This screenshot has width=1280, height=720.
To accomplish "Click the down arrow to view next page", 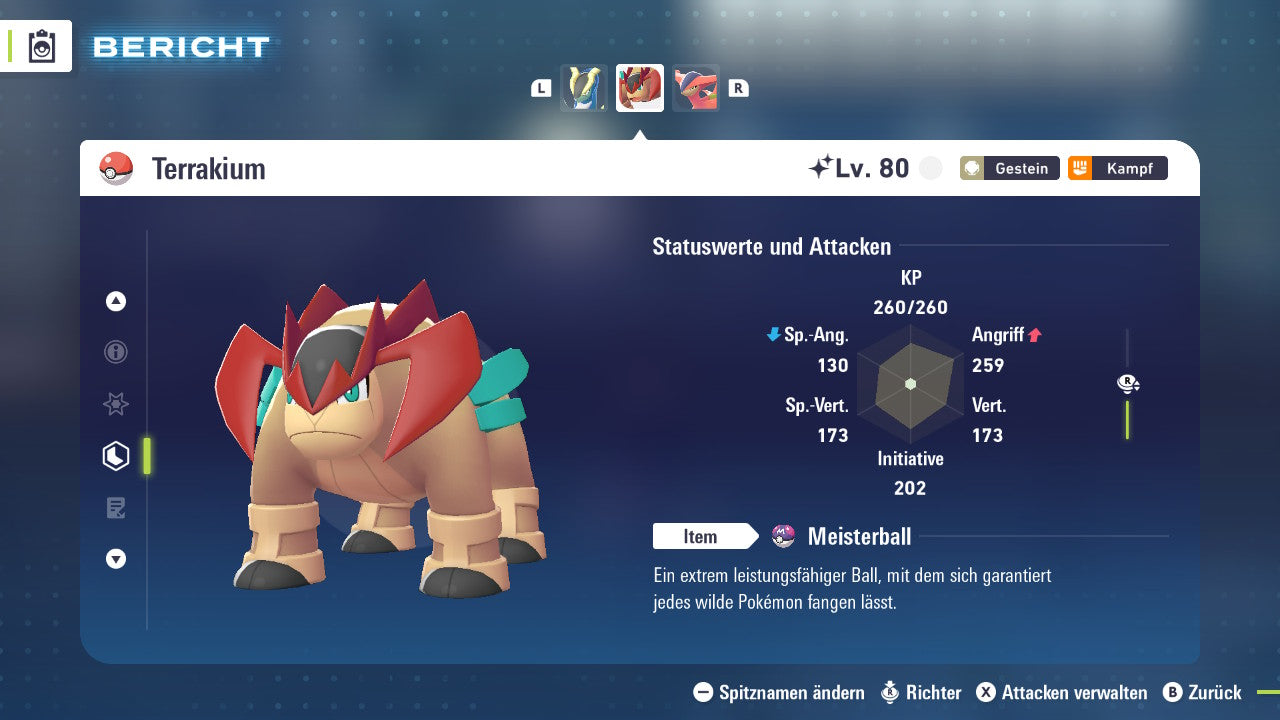I will (x=115, y=559).
